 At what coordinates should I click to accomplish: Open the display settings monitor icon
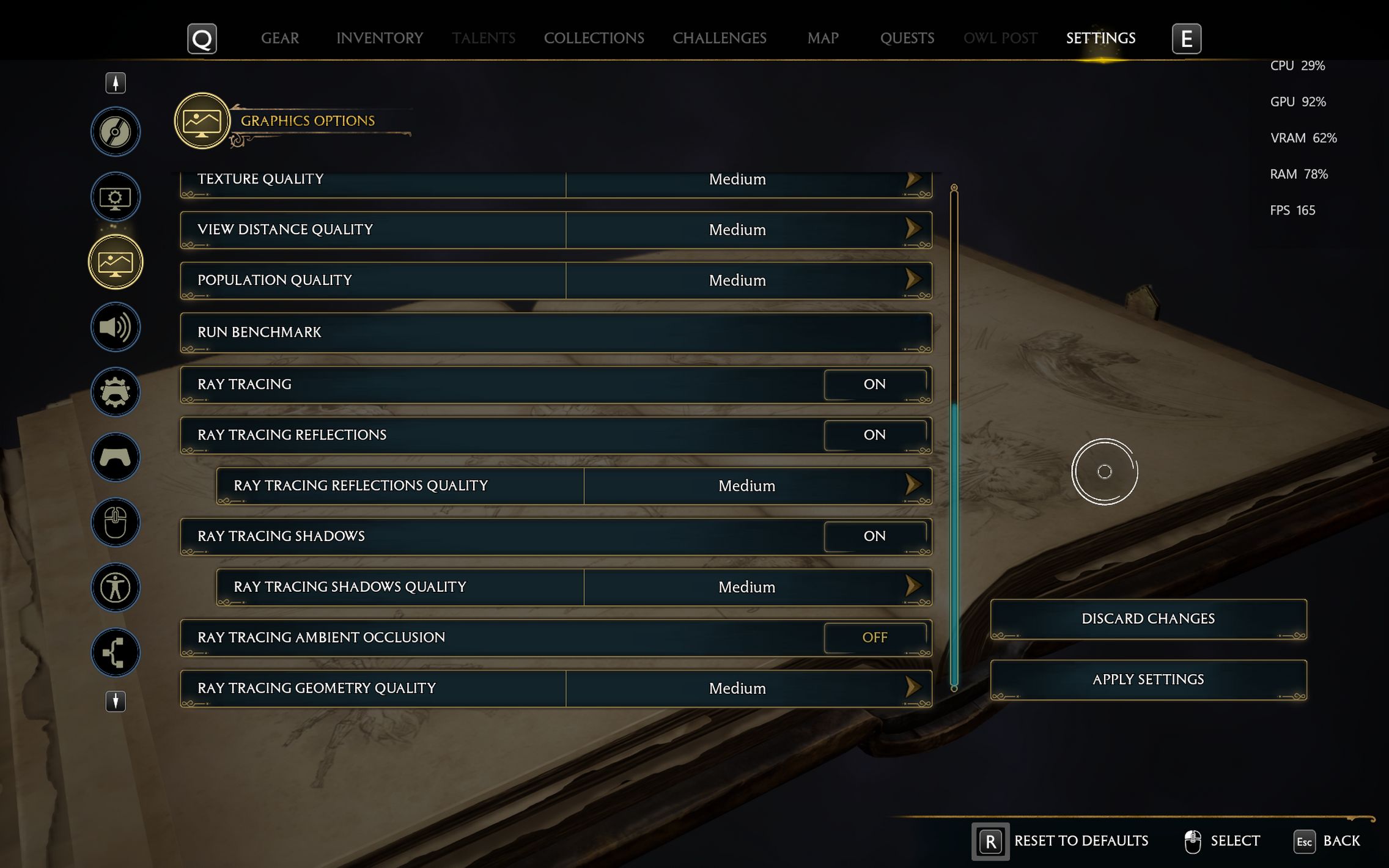point(116,197)
